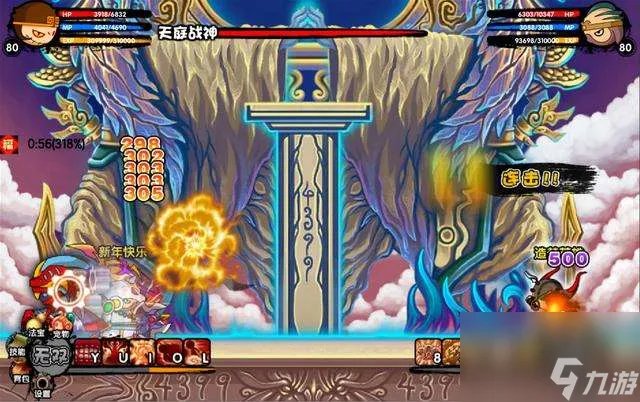Use the skill icon labeled L
Viewport: 640px width, 402px height.
197,353
